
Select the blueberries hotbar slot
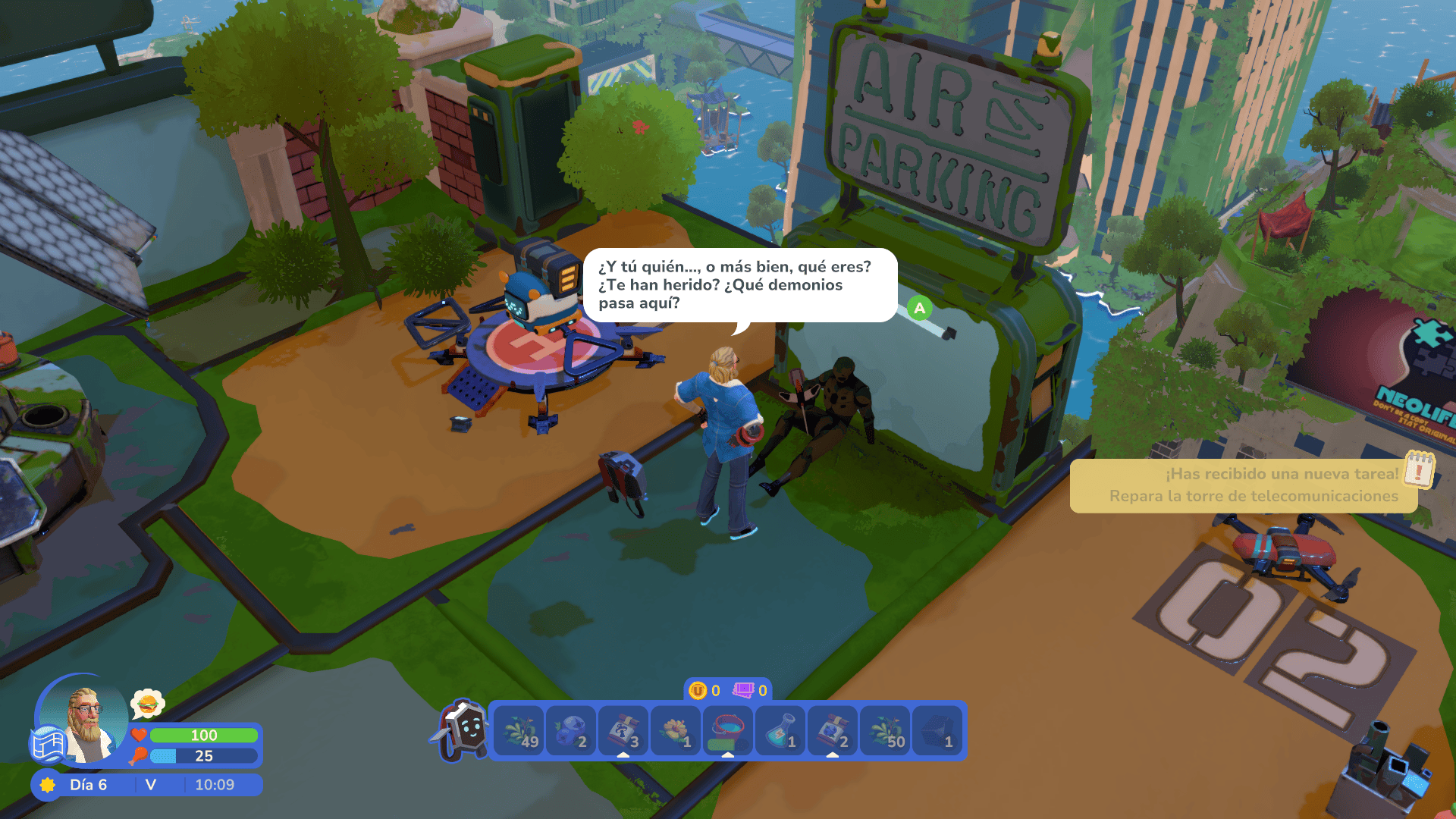[571, 731]
